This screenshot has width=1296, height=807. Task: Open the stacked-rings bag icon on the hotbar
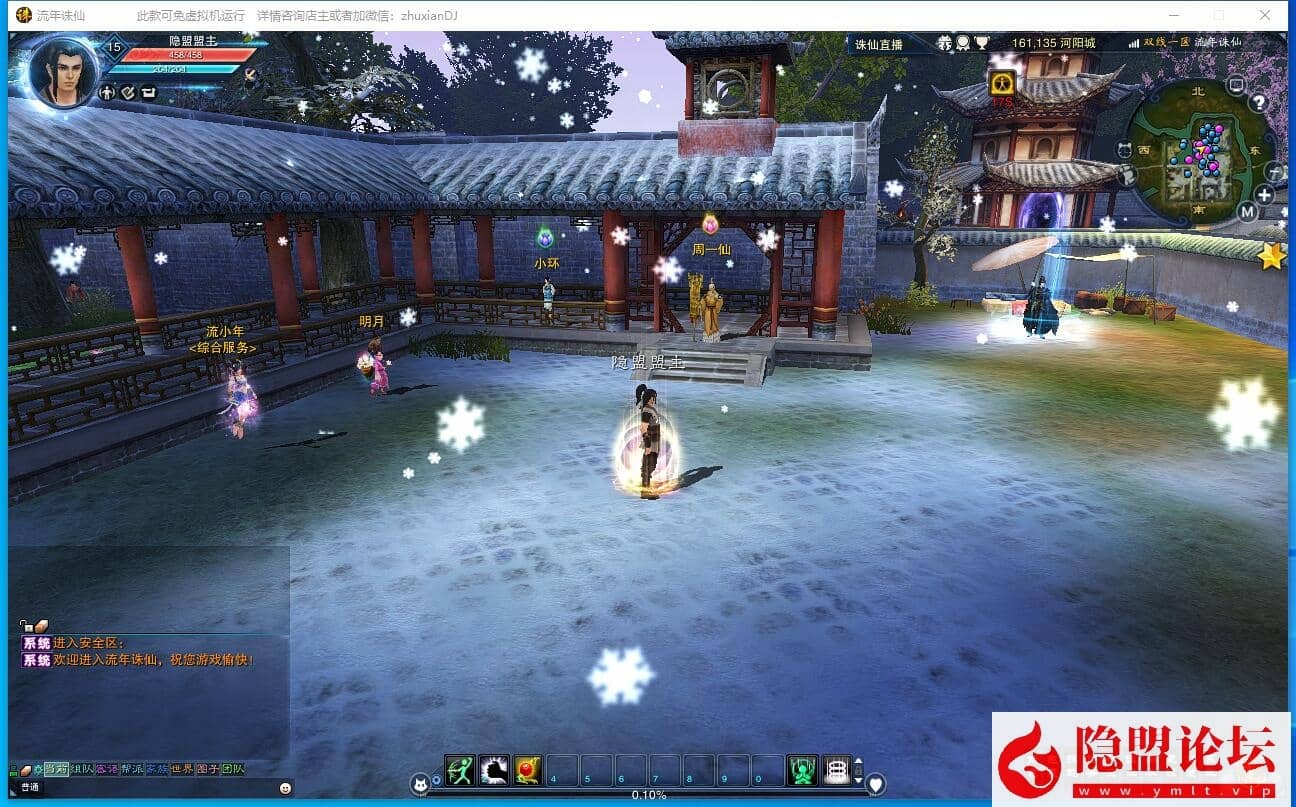click(837, 770)
